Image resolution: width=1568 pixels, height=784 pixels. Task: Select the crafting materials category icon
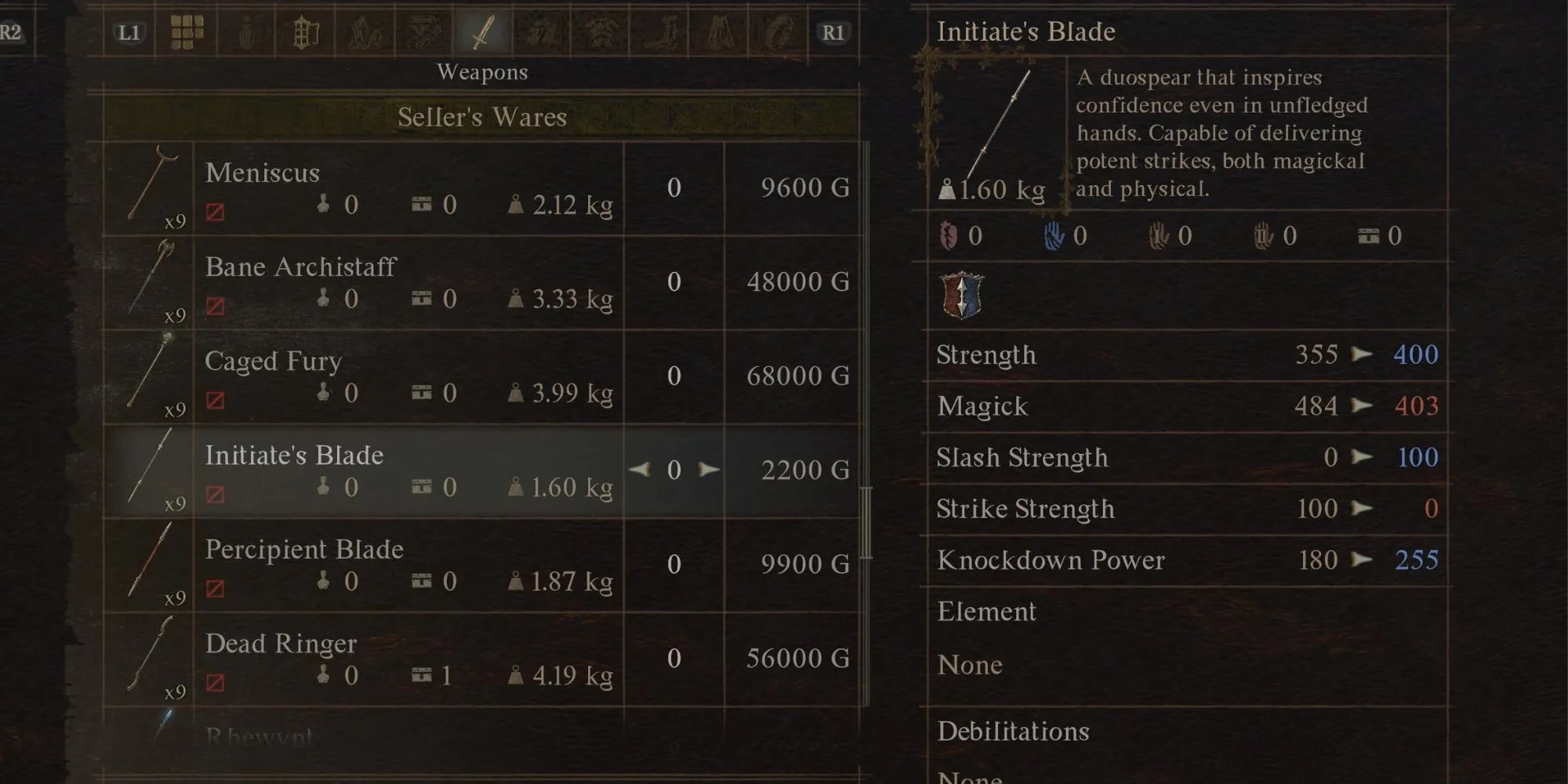[366, 30]
